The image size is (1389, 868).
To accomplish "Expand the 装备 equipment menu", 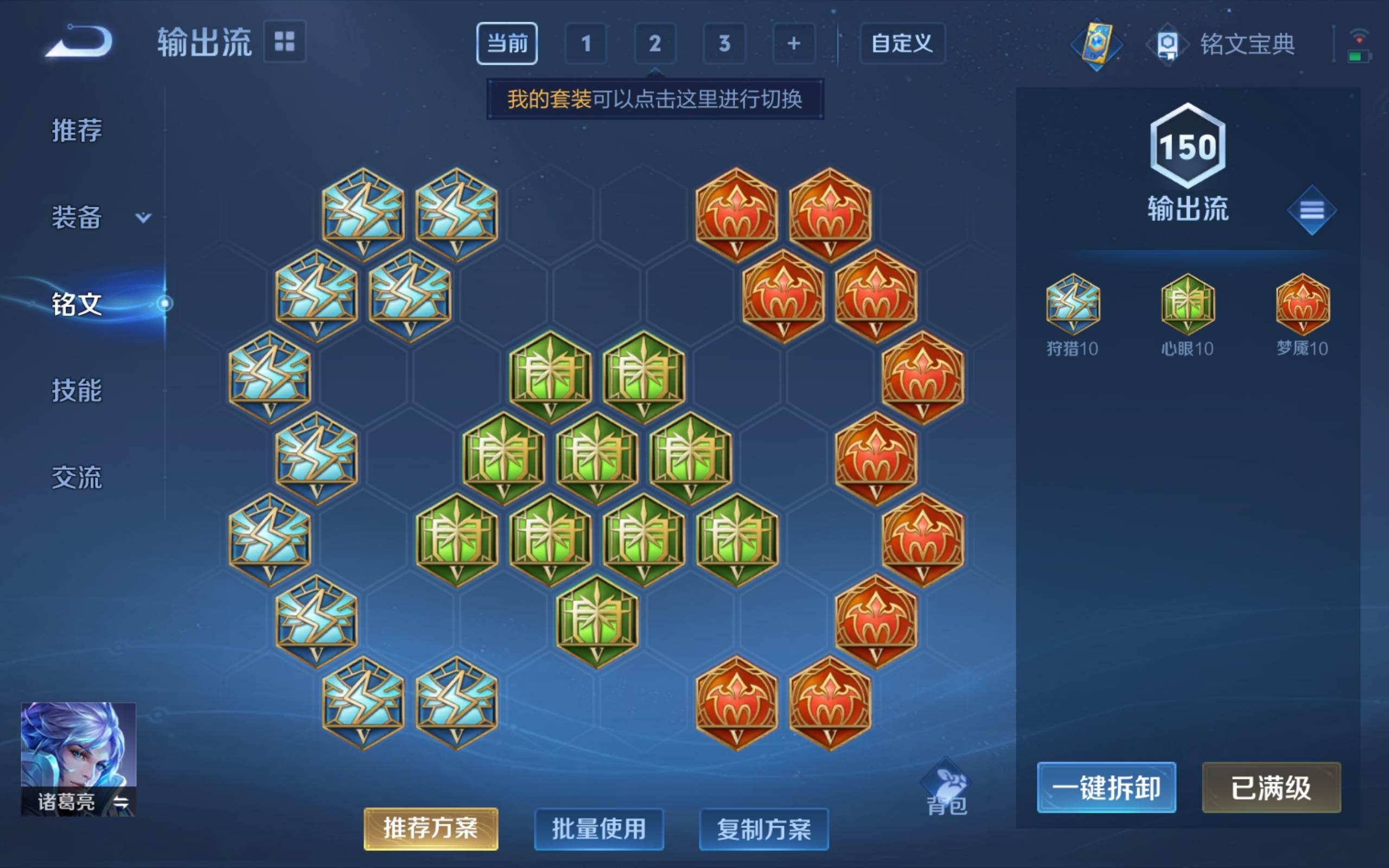I will point(98,218).
